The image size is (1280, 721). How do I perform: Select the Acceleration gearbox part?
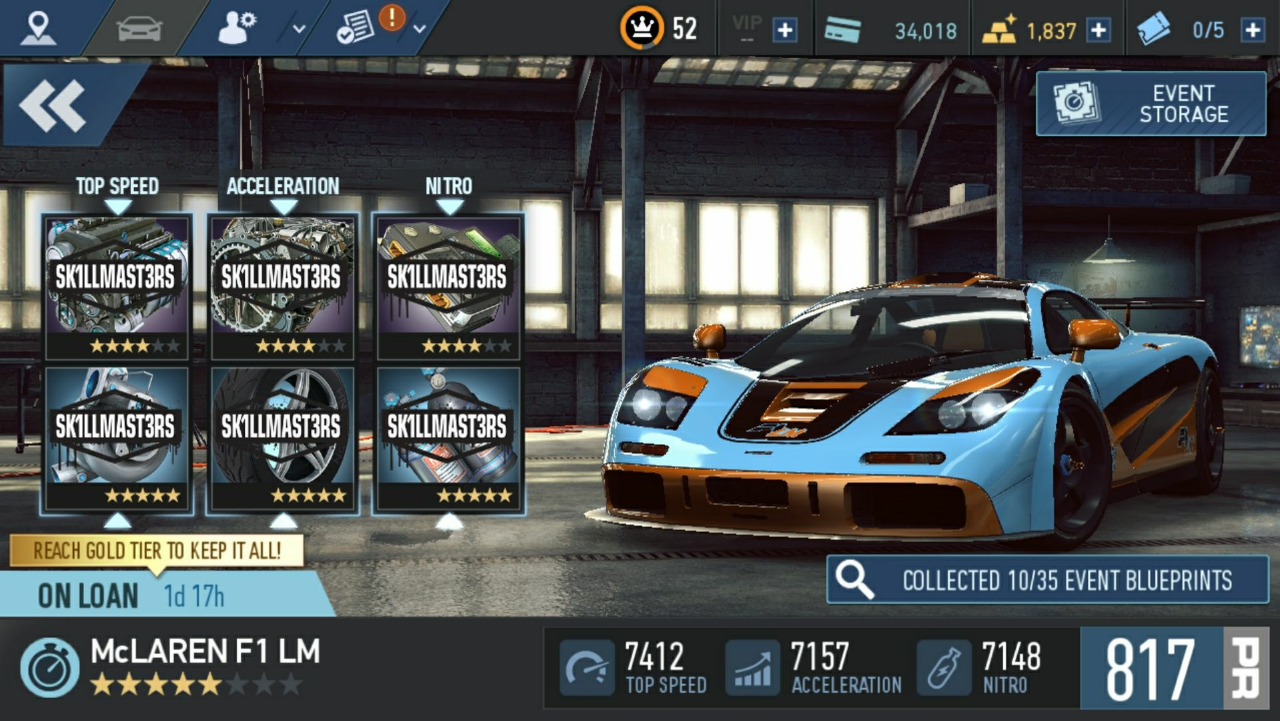click(283, 287)
